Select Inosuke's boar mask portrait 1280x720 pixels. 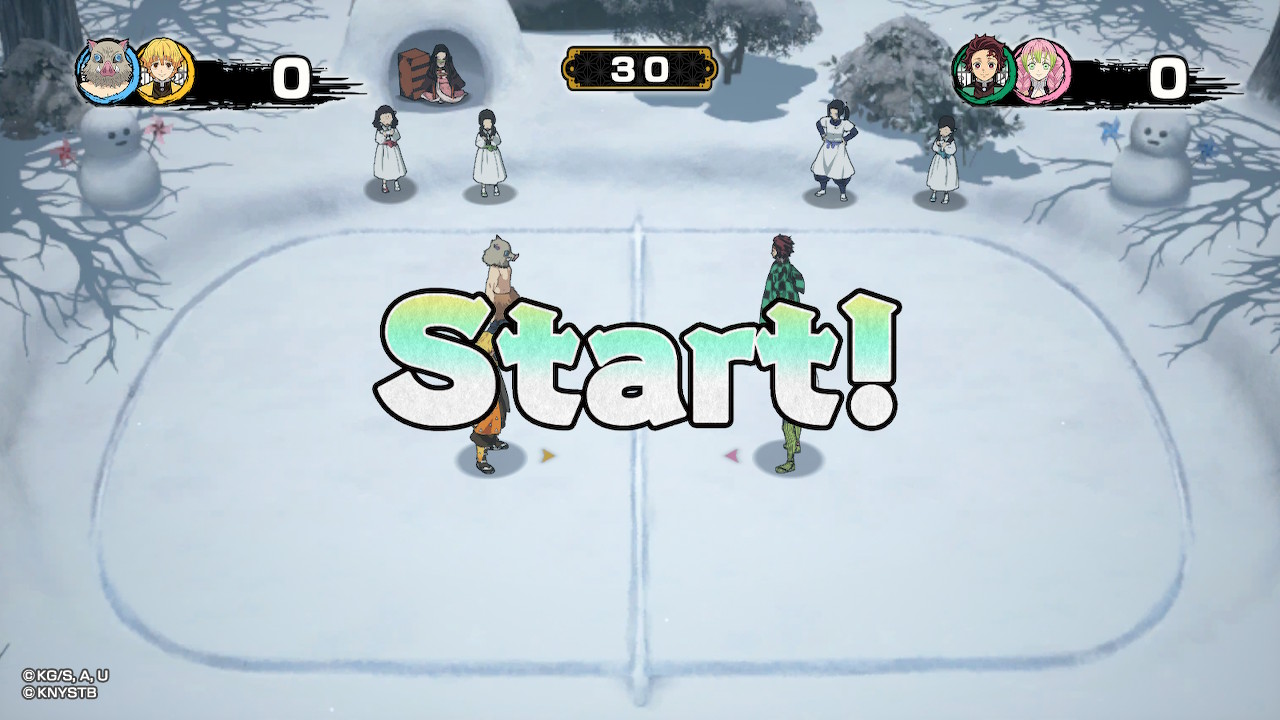[106, 71]
